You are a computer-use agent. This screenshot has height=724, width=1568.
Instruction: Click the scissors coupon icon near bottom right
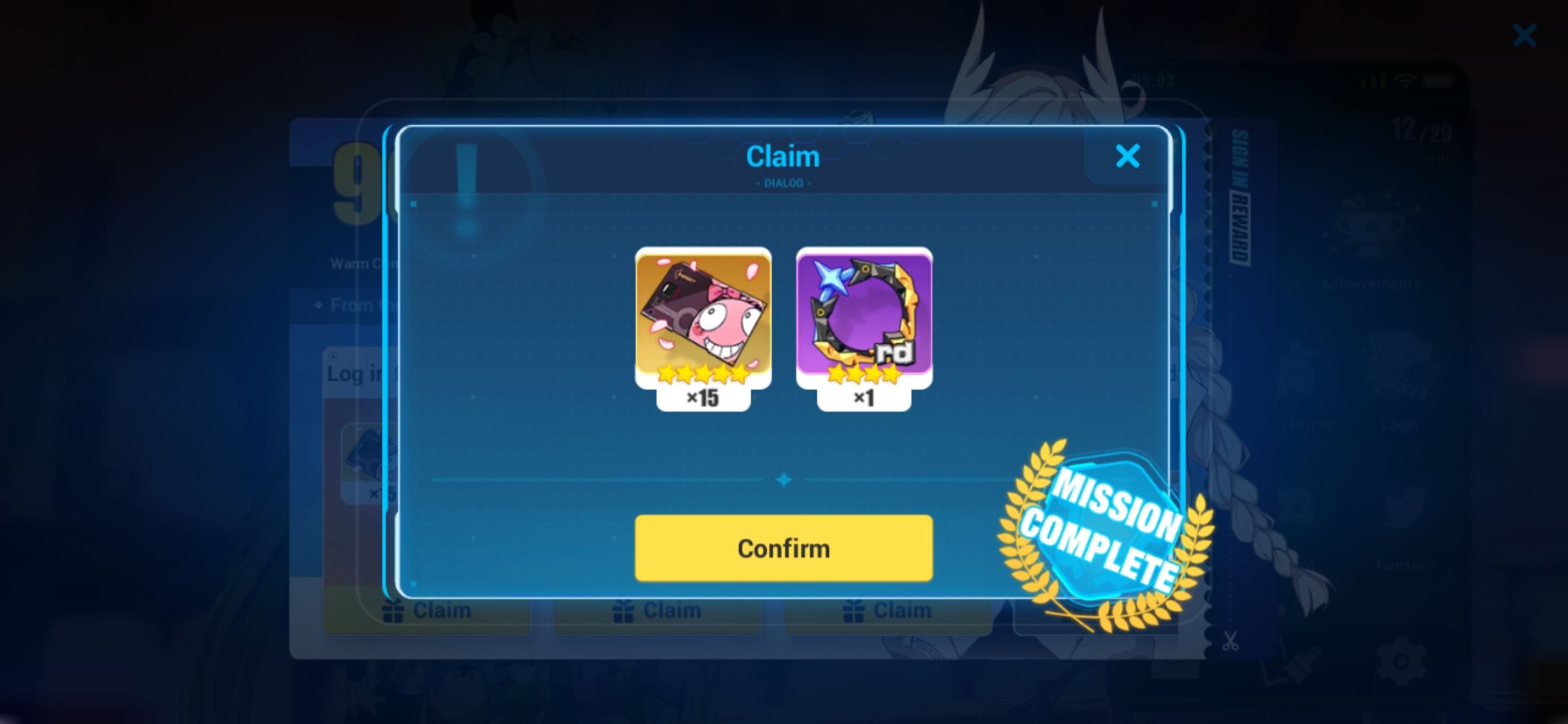pyautogui.click(x=1232, y=641)
